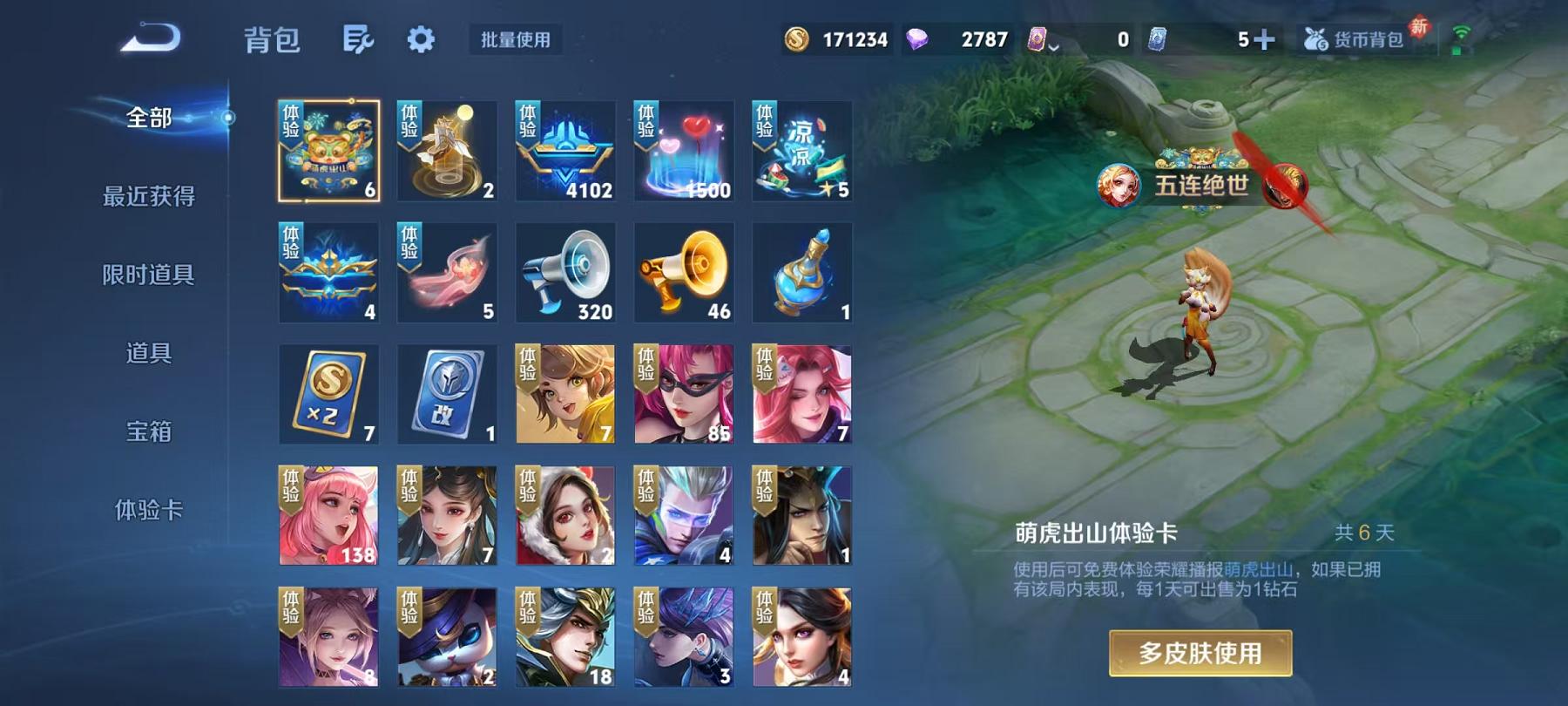Click the 批量使用 button
The height and width of the screenshot is (706, 1568).
[x=512, y=38]
